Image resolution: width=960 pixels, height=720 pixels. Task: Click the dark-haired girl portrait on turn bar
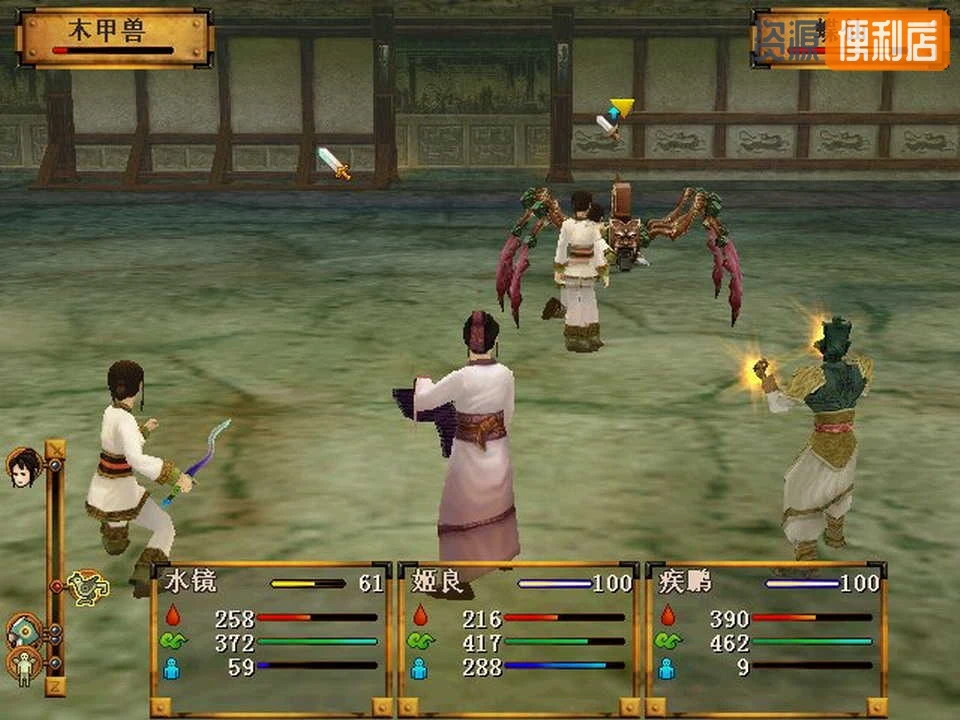tap(22, 466)
